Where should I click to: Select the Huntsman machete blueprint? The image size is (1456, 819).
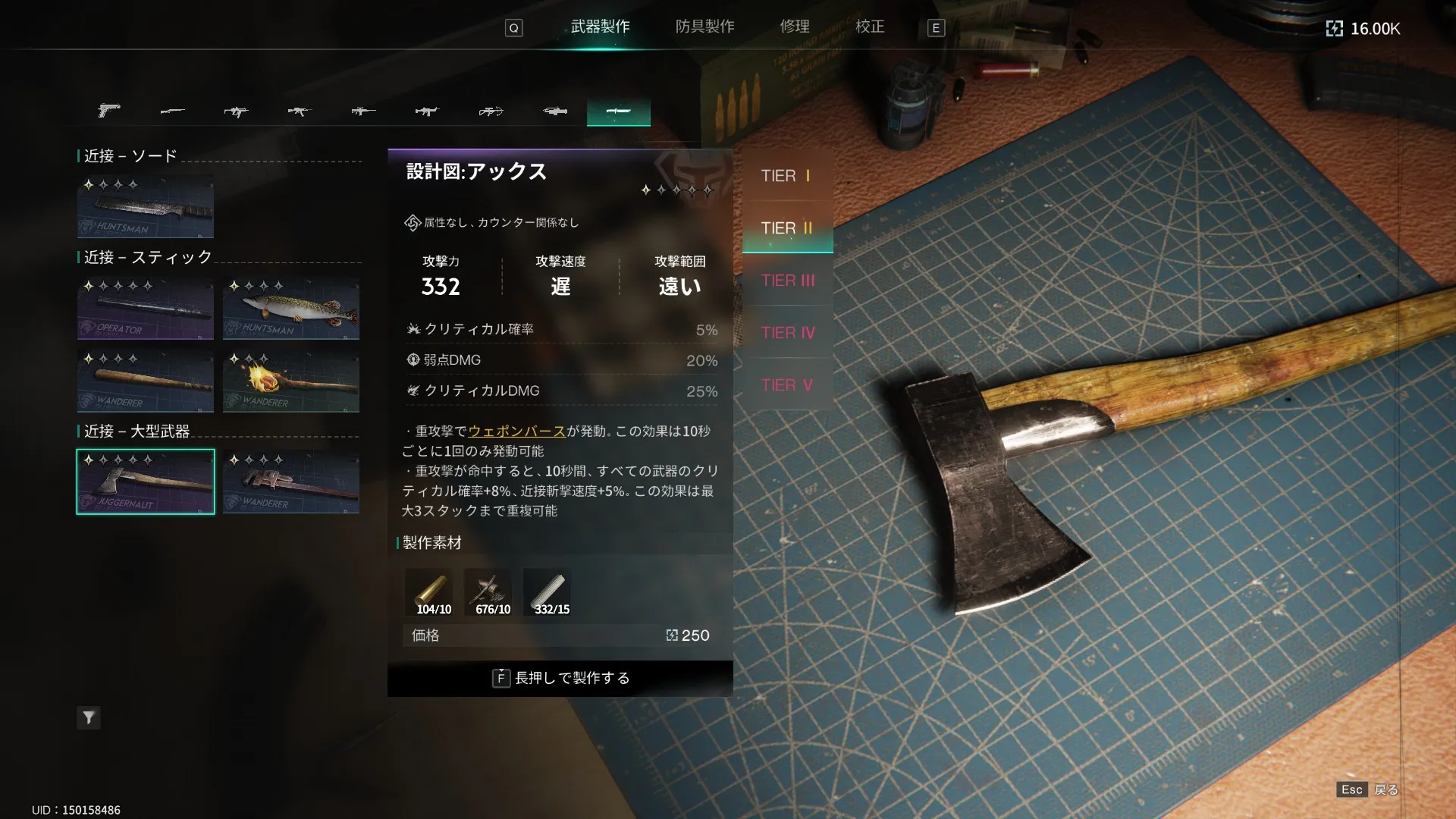tap(146, 207)
